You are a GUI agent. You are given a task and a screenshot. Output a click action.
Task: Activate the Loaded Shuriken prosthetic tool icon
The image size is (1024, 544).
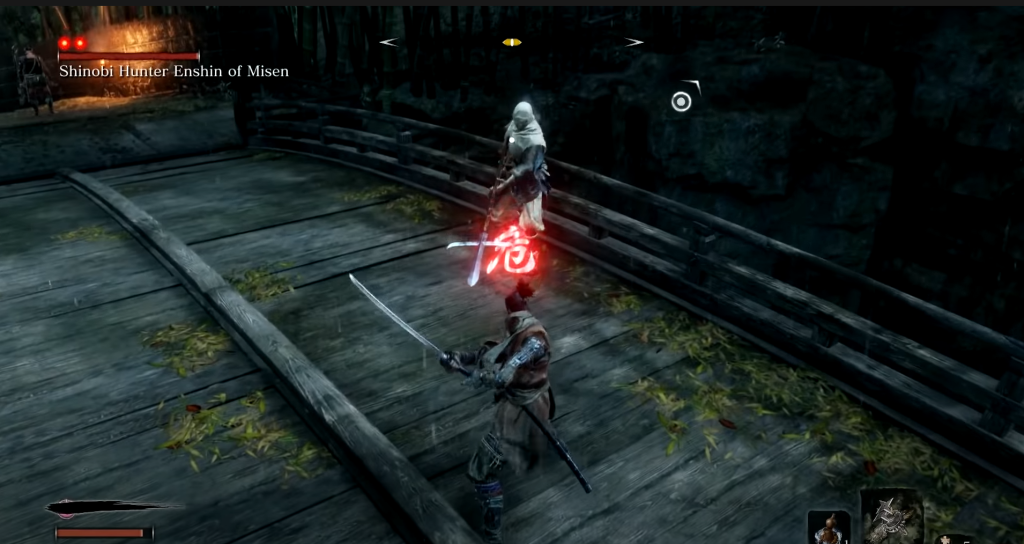click(x=891, y=519)
